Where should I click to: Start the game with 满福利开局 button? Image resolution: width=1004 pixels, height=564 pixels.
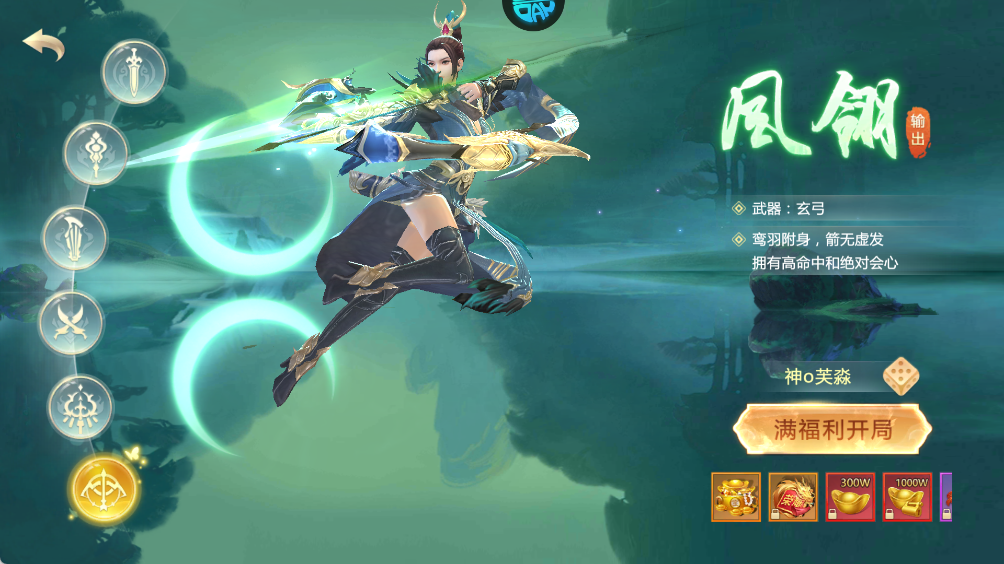click(832, 430)
